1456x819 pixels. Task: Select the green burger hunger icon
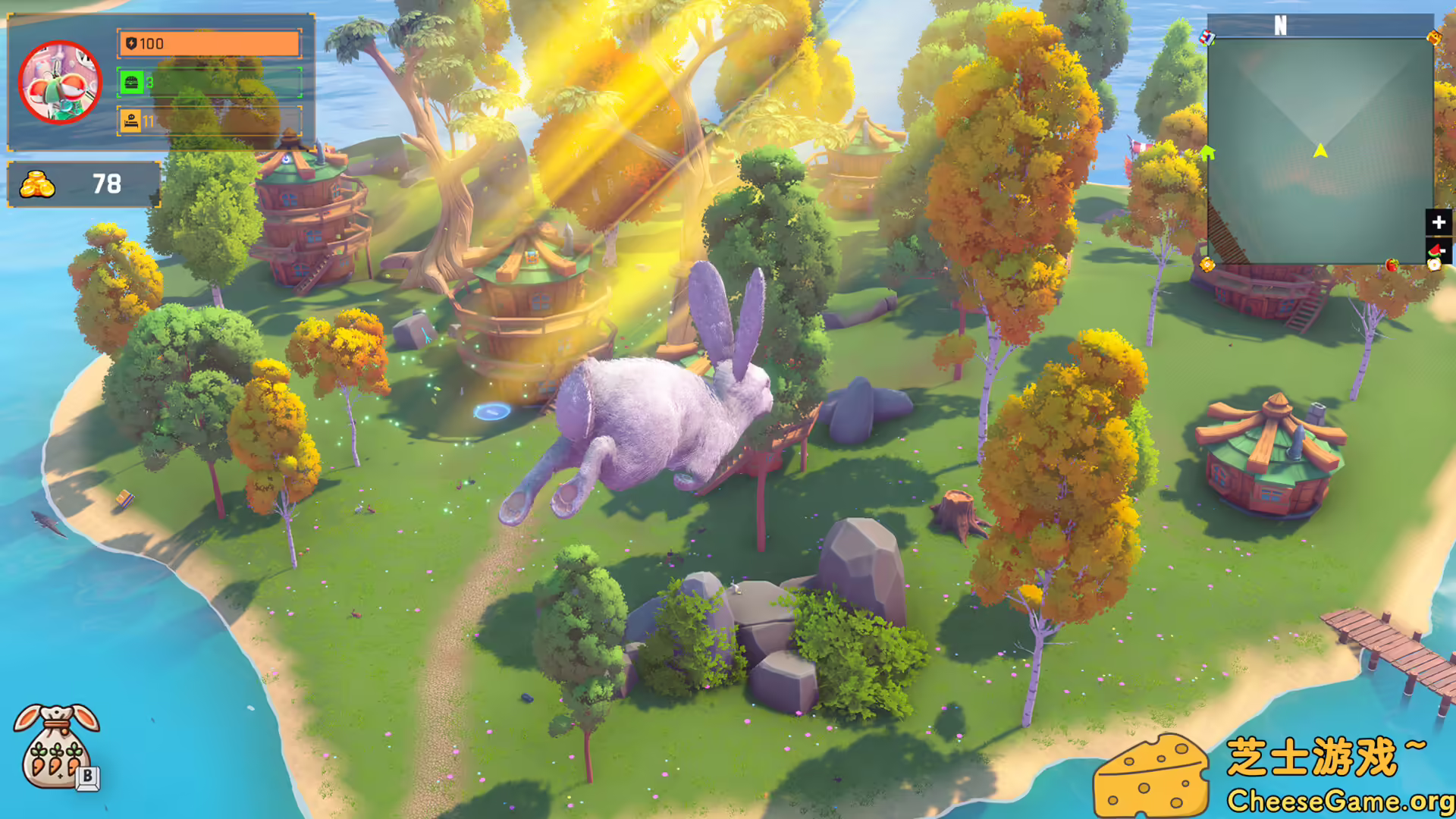(x=130, y=82)
